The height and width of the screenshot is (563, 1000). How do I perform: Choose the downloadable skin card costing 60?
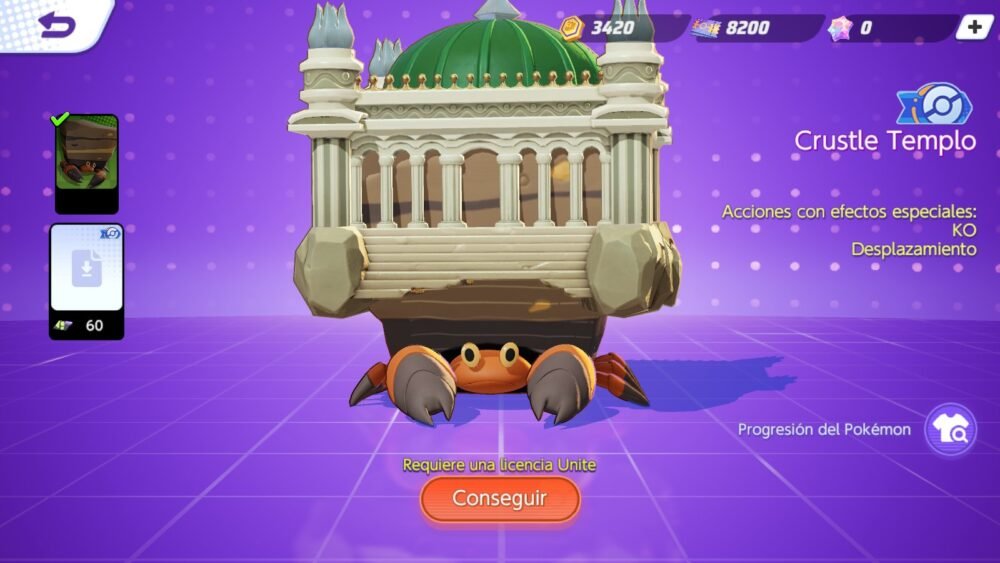[86, 280]
